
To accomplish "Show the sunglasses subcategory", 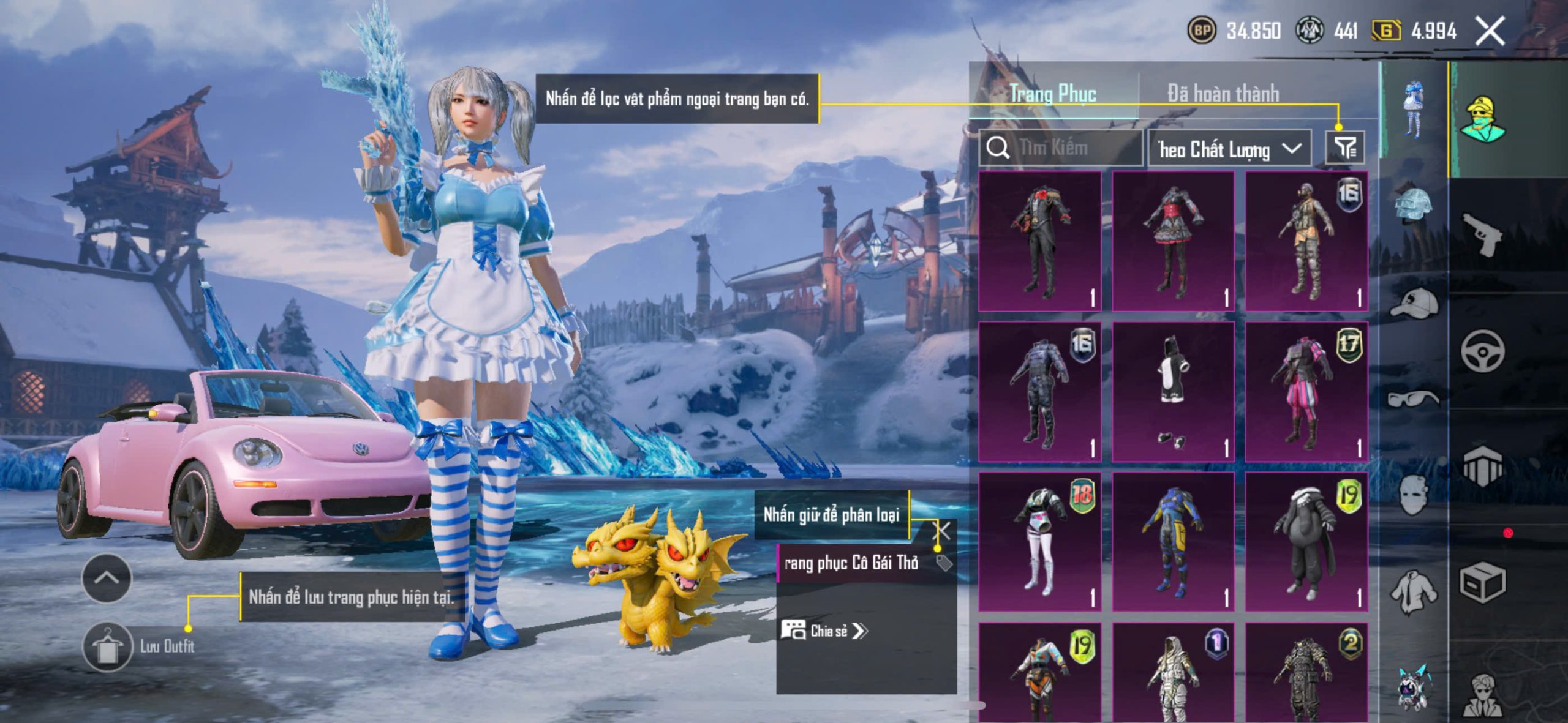I will 1414,399.
